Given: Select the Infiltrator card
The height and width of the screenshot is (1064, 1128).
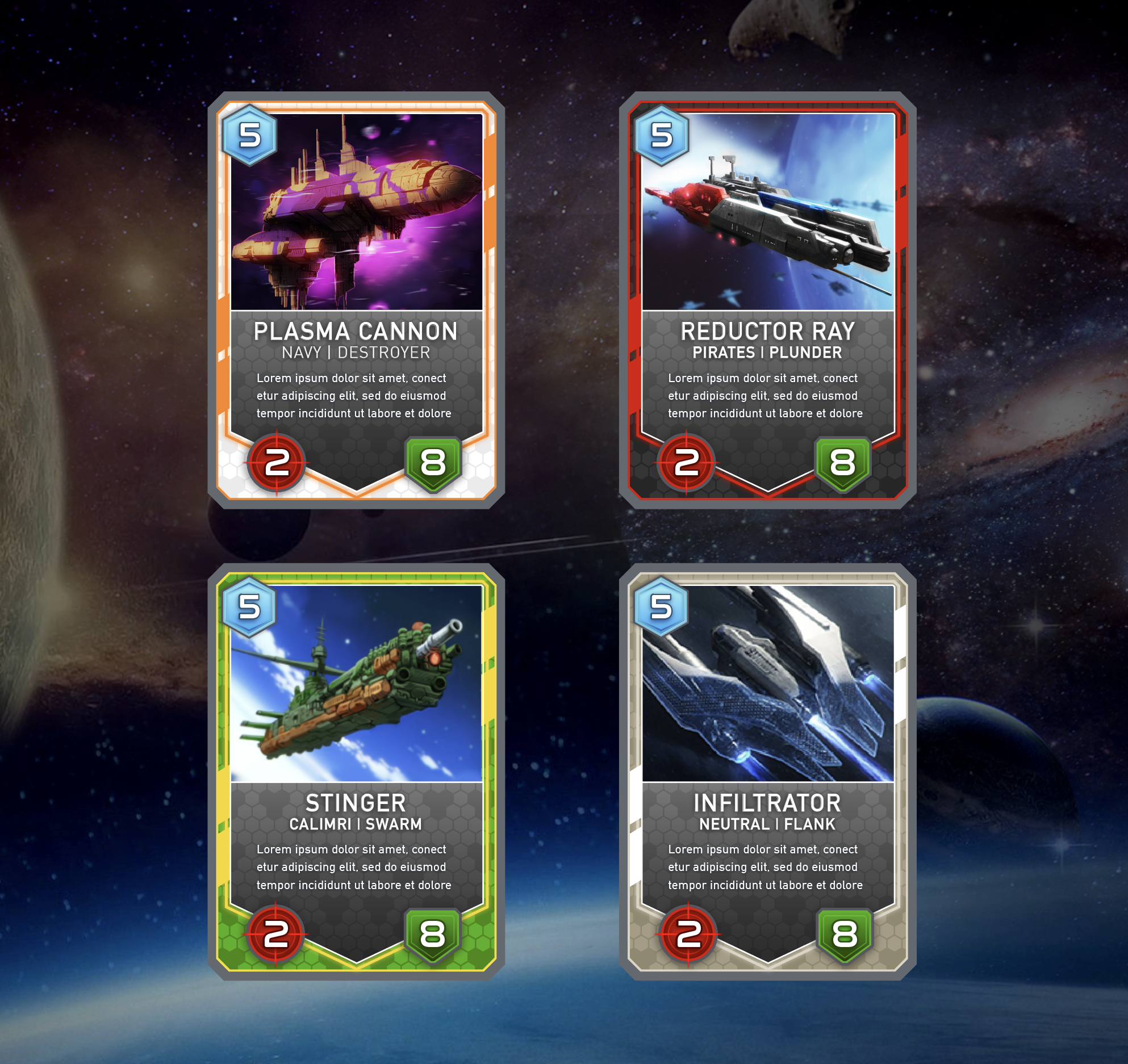Looking at the screenshot, I should pos(767,771).
